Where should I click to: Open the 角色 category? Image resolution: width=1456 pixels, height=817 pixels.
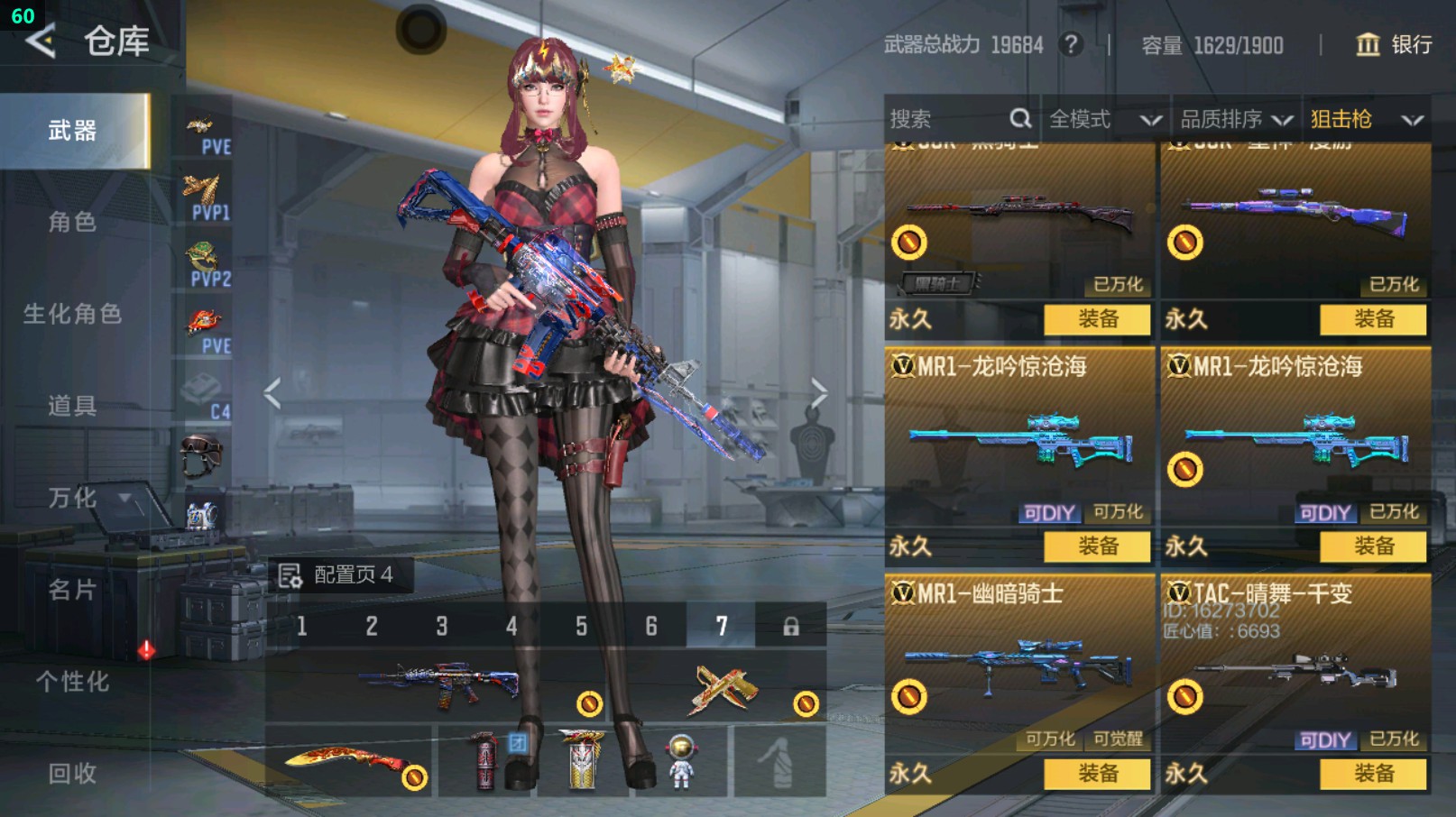pyautogui.click(x=72, y=222)
